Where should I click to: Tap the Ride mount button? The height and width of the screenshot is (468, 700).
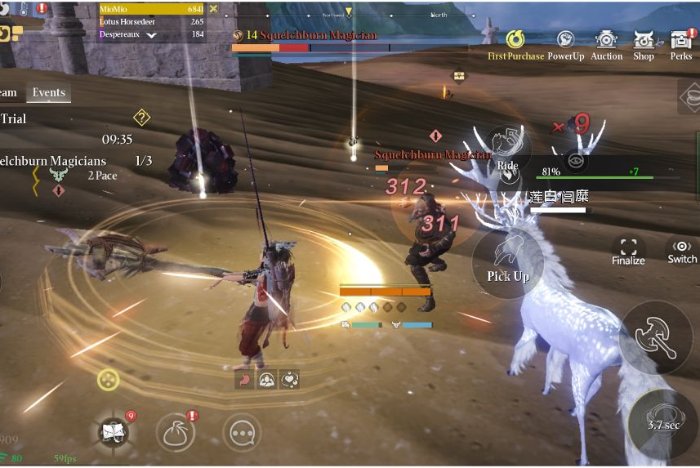[507, 152]
